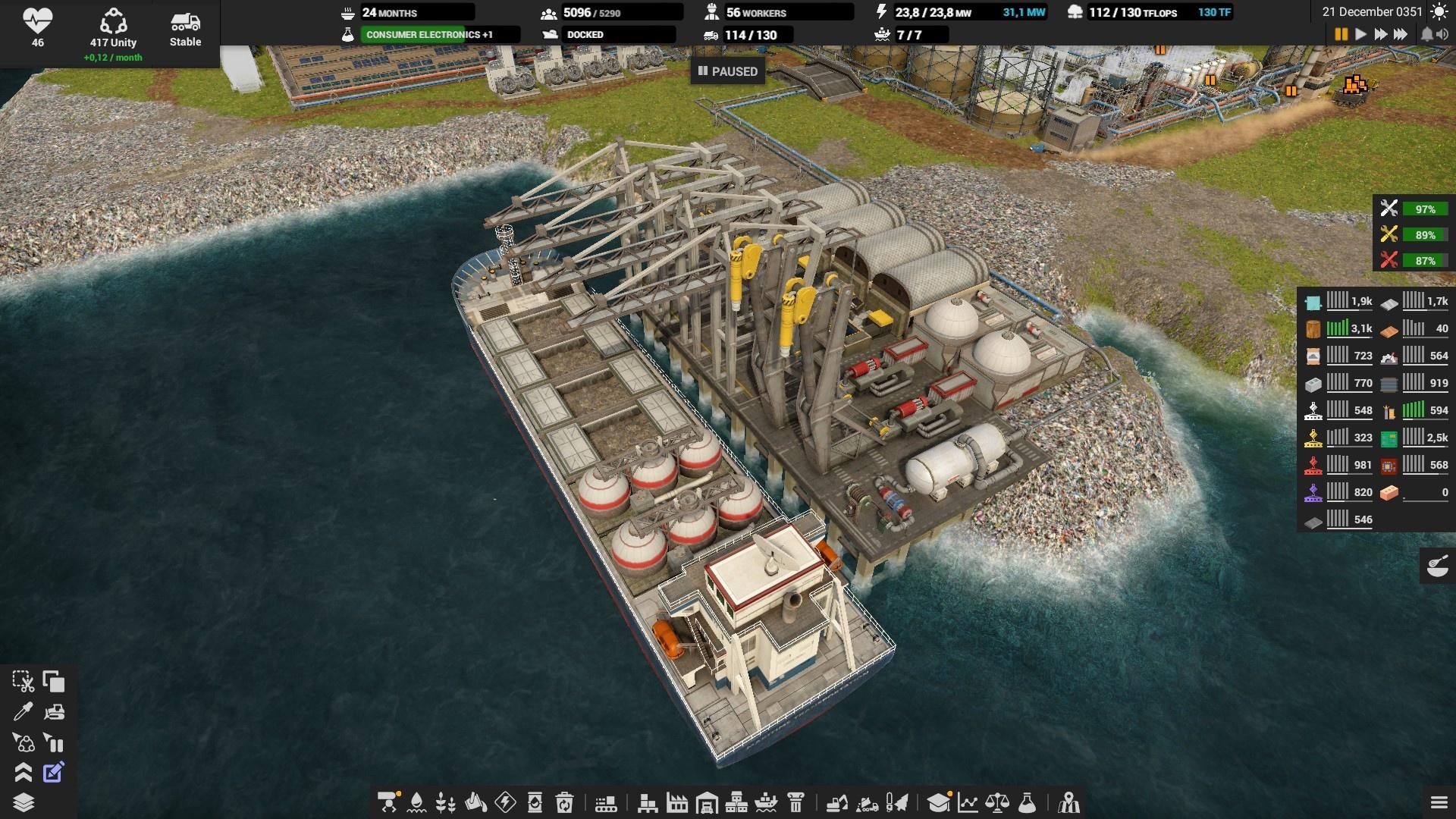This screenshot has height=819, width=1456.
Task: Activate the bulldozer demolish tool
Action: click(54, 712)
